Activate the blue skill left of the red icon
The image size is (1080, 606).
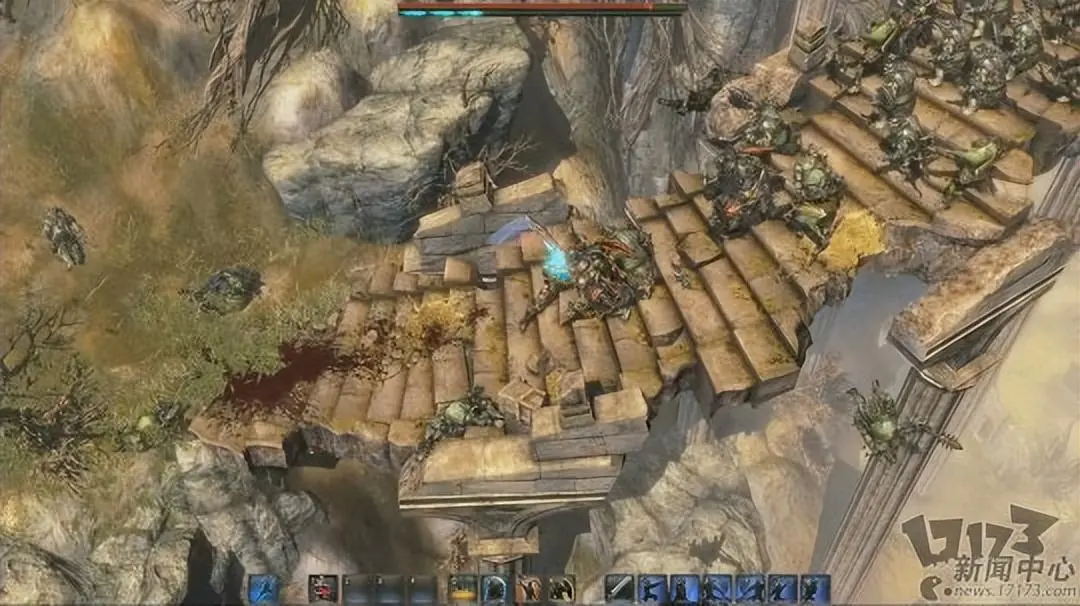click(263, 589)
